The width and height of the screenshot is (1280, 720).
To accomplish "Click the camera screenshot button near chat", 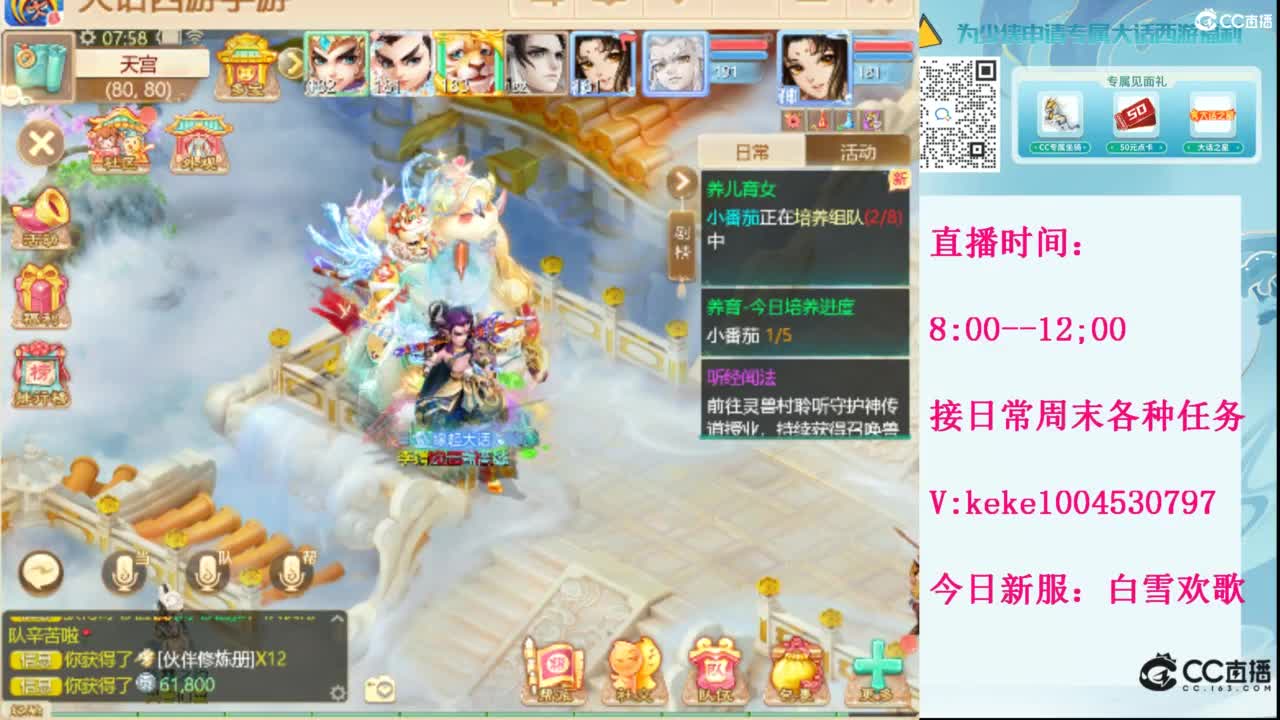I will tap(381, 690).
